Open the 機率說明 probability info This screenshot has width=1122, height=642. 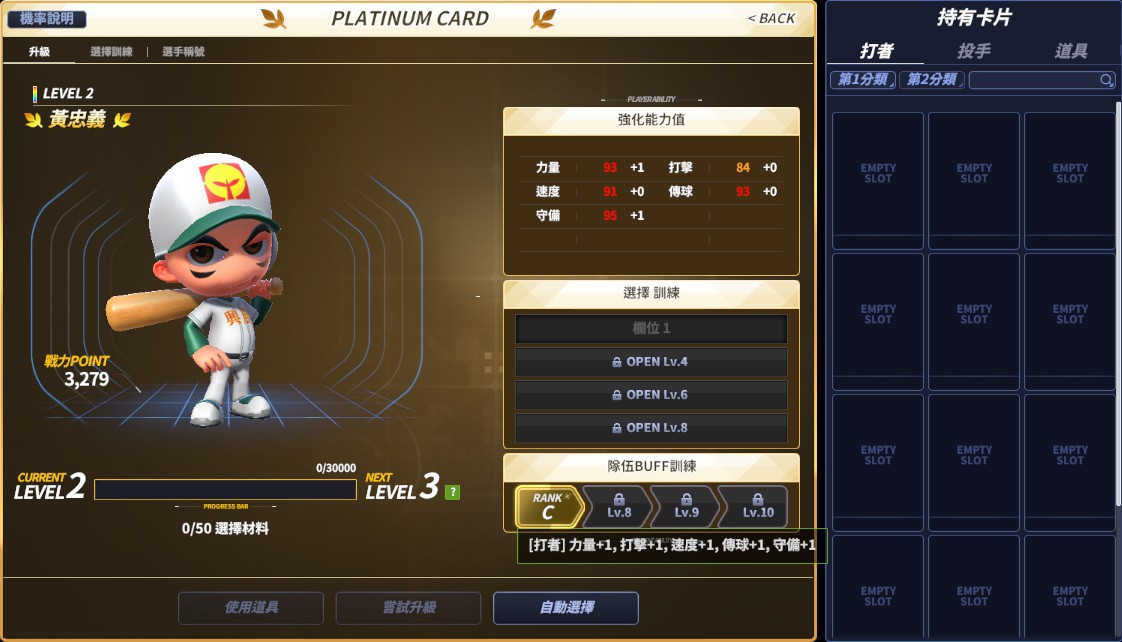coord(47,19)
